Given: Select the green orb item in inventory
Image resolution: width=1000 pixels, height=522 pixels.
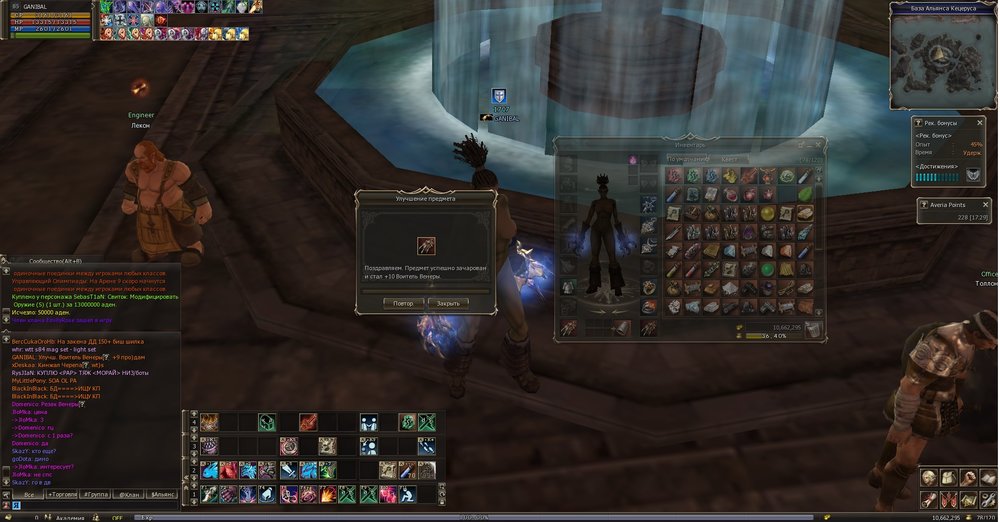Looking at the screenshot, I should (x=768, y=269).
